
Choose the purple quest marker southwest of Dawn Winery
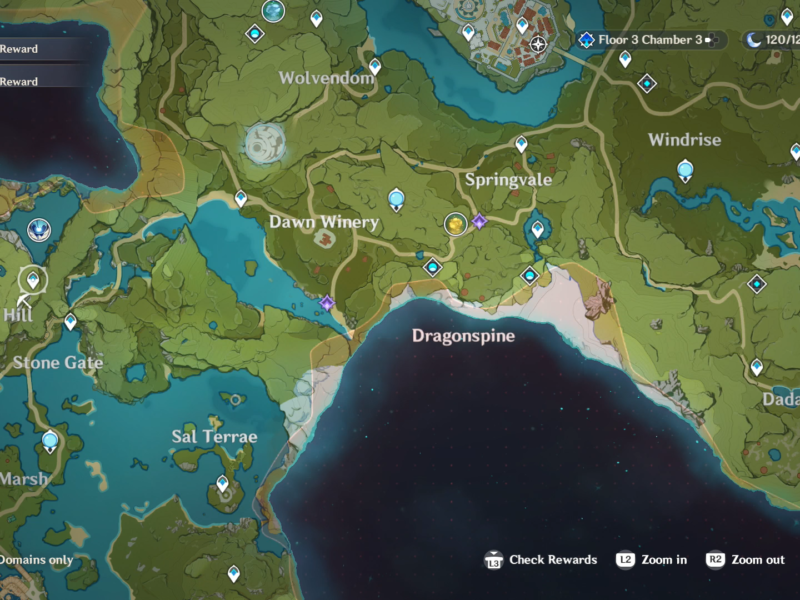point(327,302)
